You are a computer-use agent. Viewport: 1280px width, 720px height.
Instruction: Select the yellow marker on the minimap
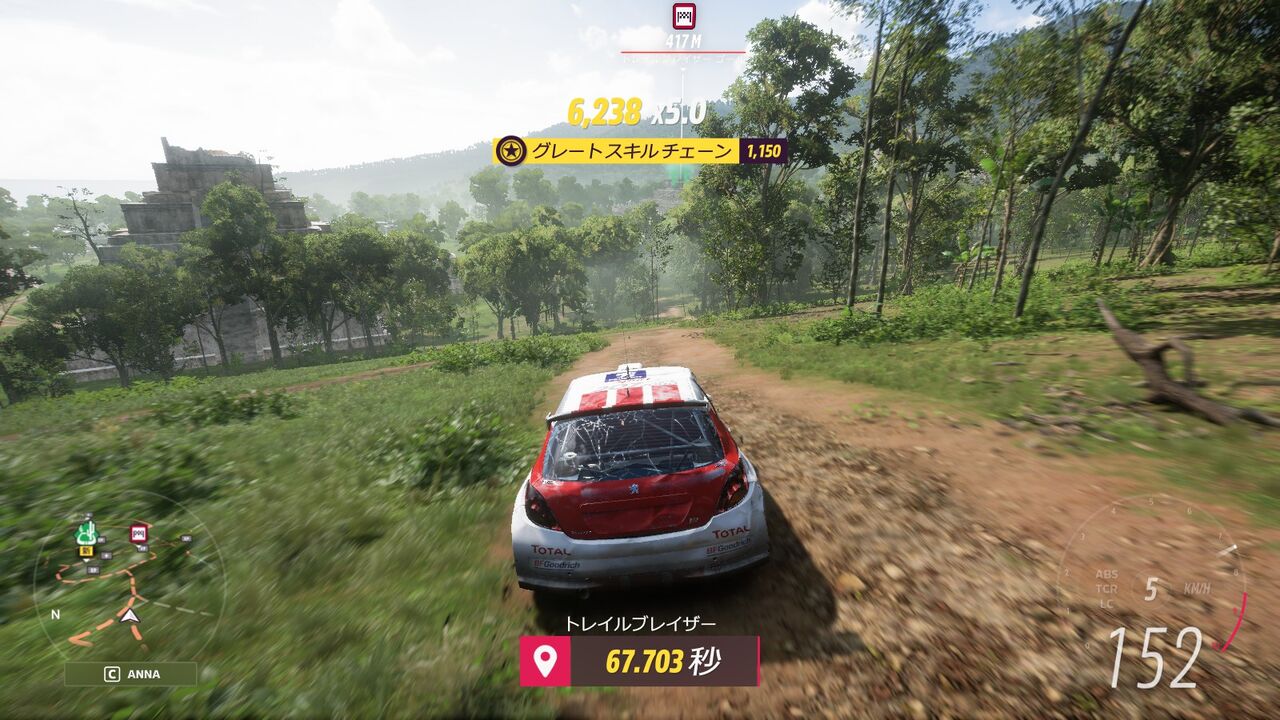pyautogui.click(x=86, y=551)
